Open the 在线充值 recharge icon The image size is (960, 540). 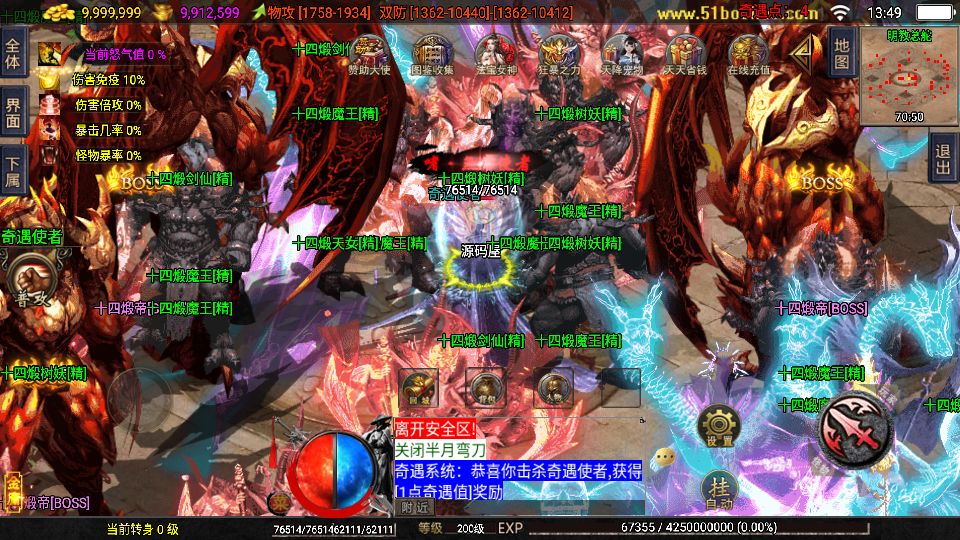748,53
